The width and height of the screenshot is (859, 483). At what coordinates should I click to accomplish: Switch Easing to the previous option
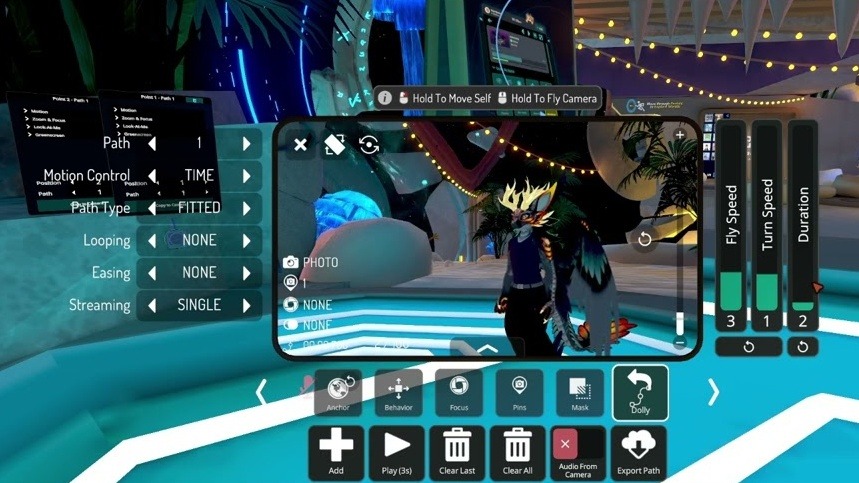(x=153, y=273)
